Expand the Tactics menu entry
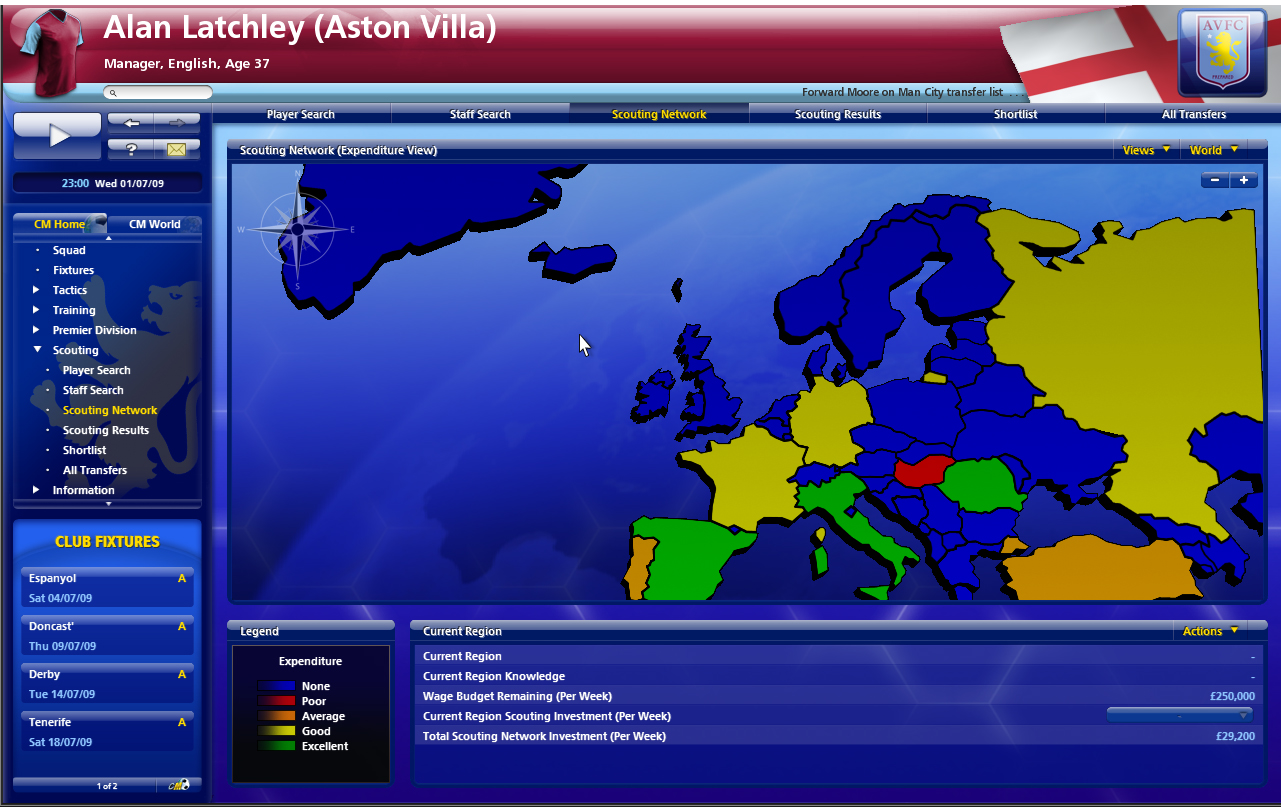 tap(69, 290)
